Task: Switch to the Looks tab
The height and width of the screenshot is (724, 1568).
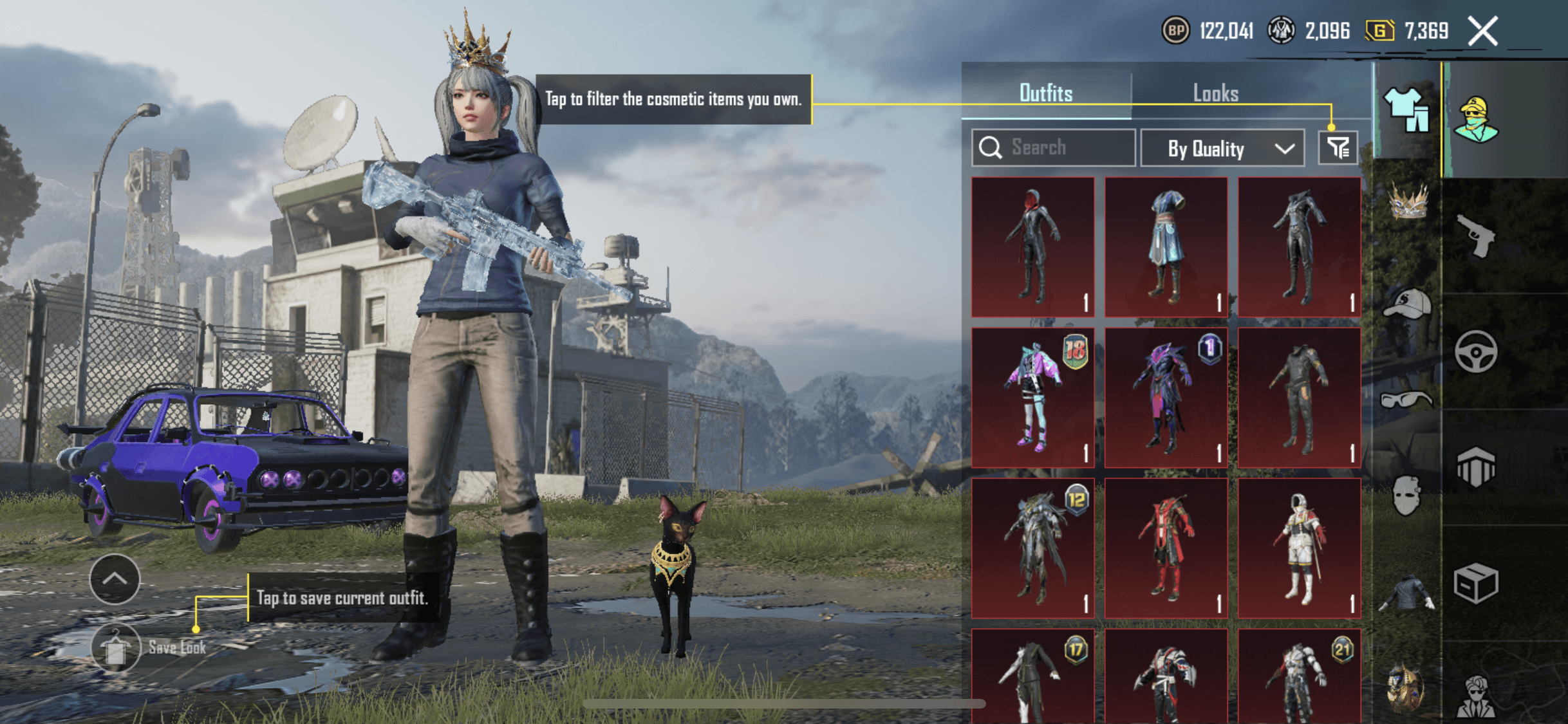Action: (1215, 93)
